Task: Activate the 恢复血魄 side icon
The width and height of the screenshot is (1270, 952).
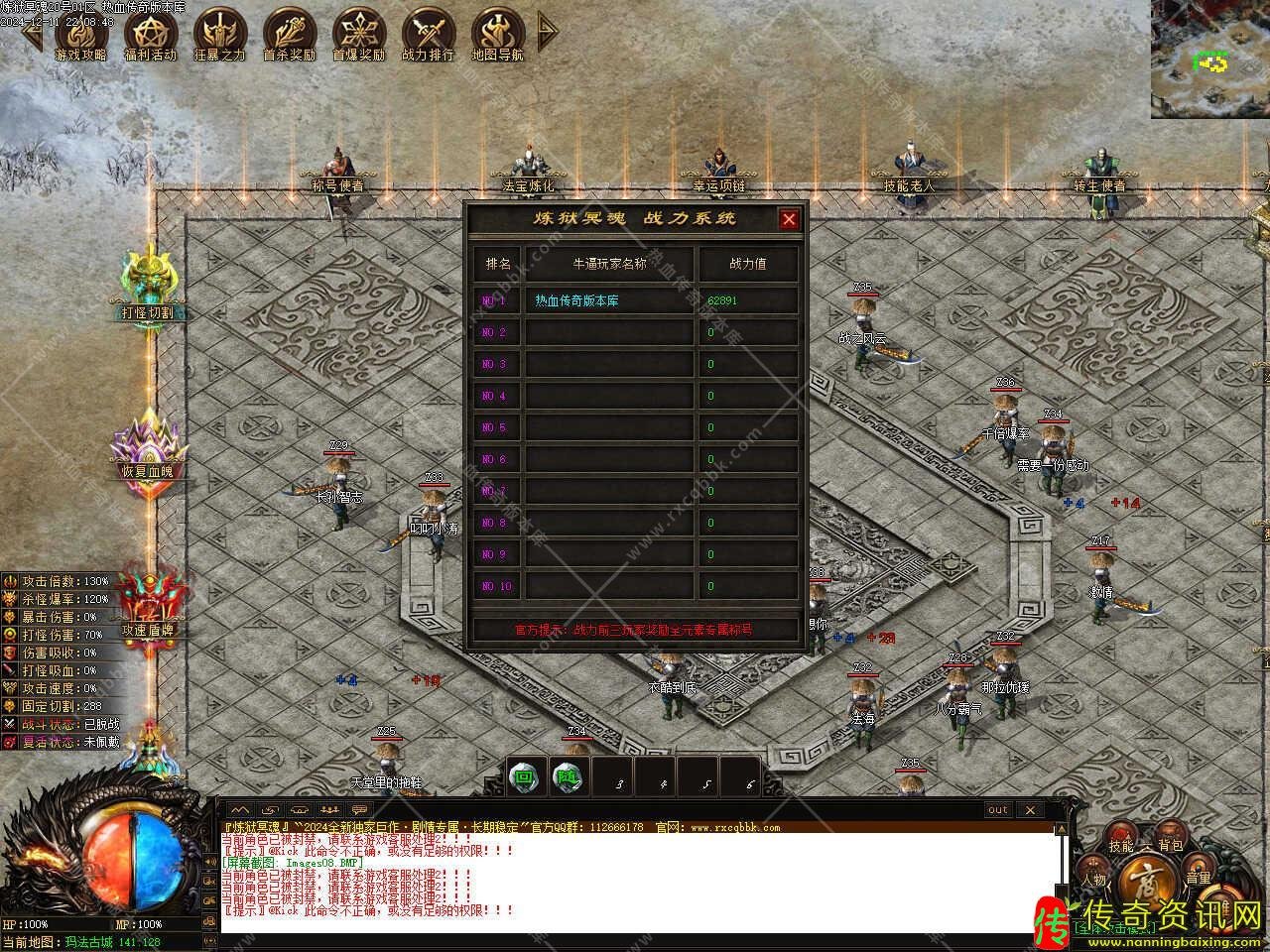Action: 147,444
